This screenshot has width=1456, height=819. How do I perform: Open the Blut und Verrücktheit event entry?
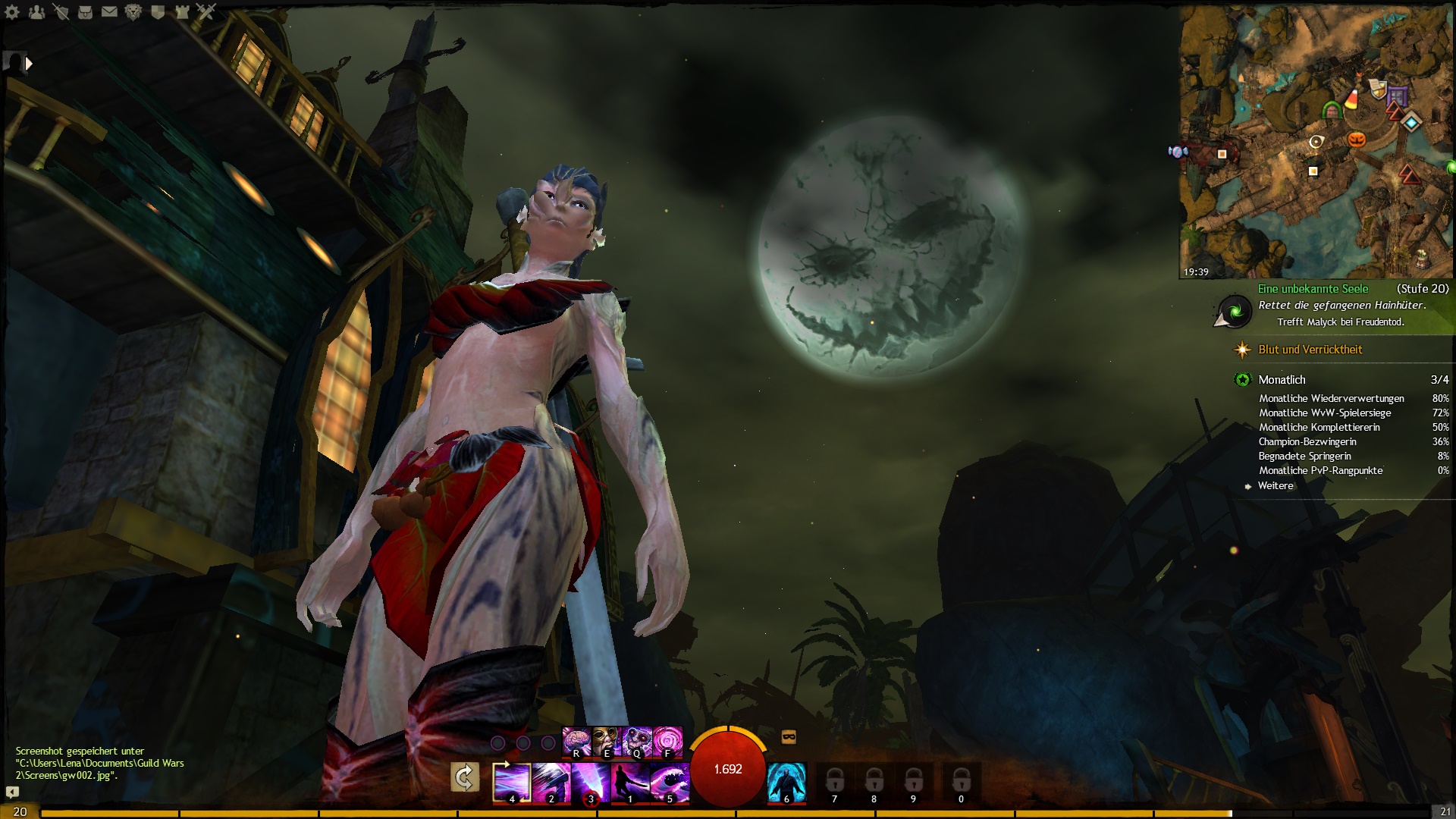[x=1310, y=350]
